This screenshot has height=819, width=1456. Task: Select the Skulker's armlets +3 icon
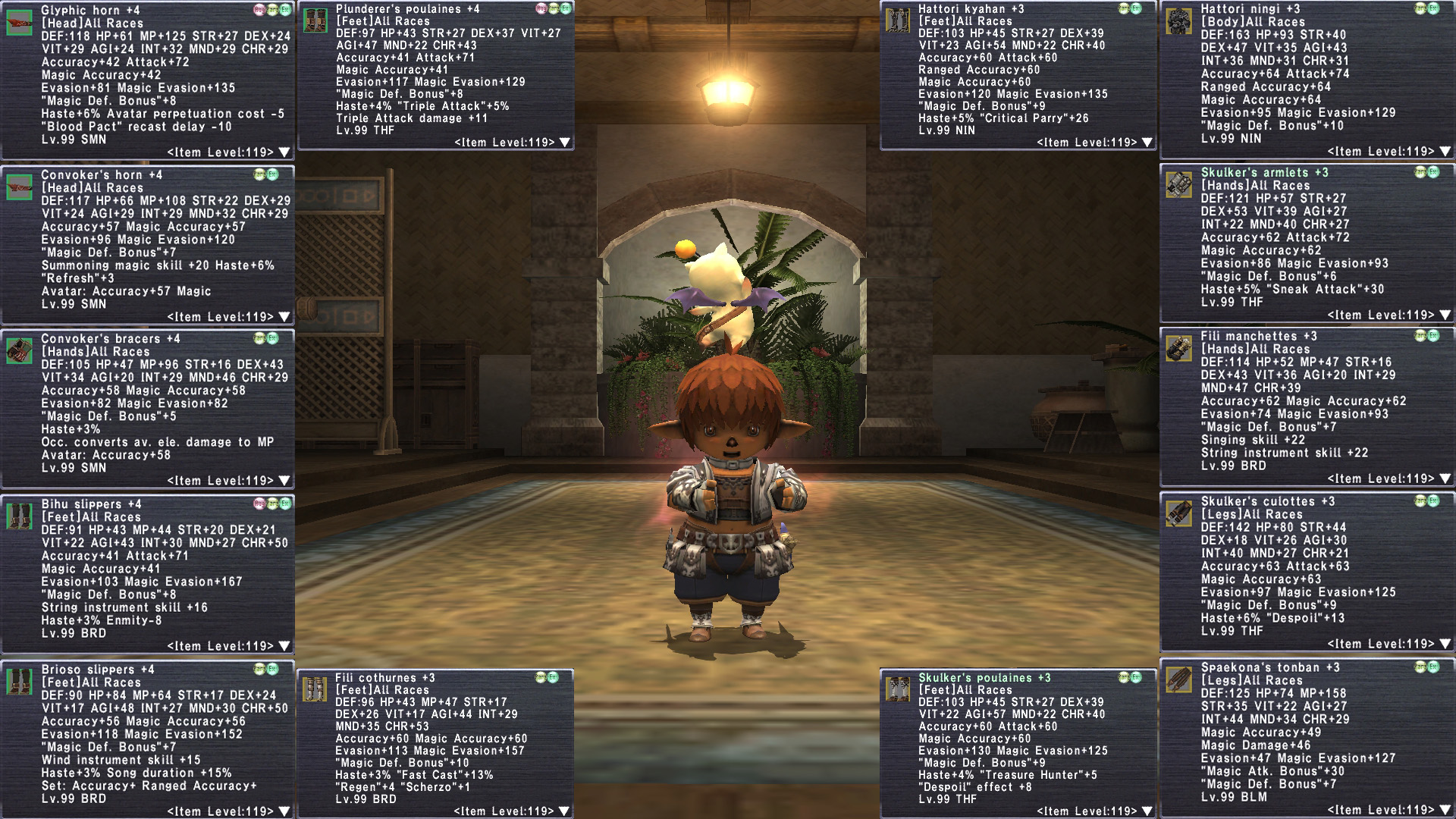click(1179, 185)
